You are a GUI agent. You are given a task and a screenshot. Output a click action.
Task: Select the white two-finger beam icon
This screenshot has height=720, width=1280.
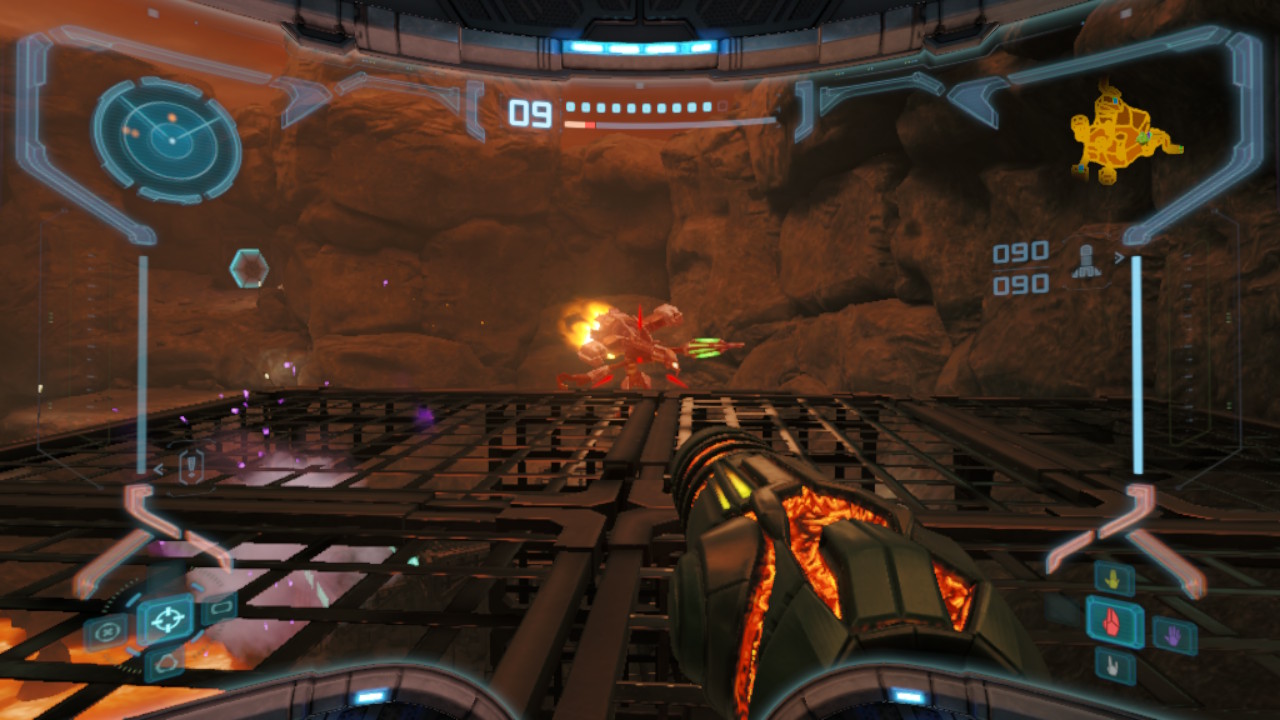point(1114,664)
